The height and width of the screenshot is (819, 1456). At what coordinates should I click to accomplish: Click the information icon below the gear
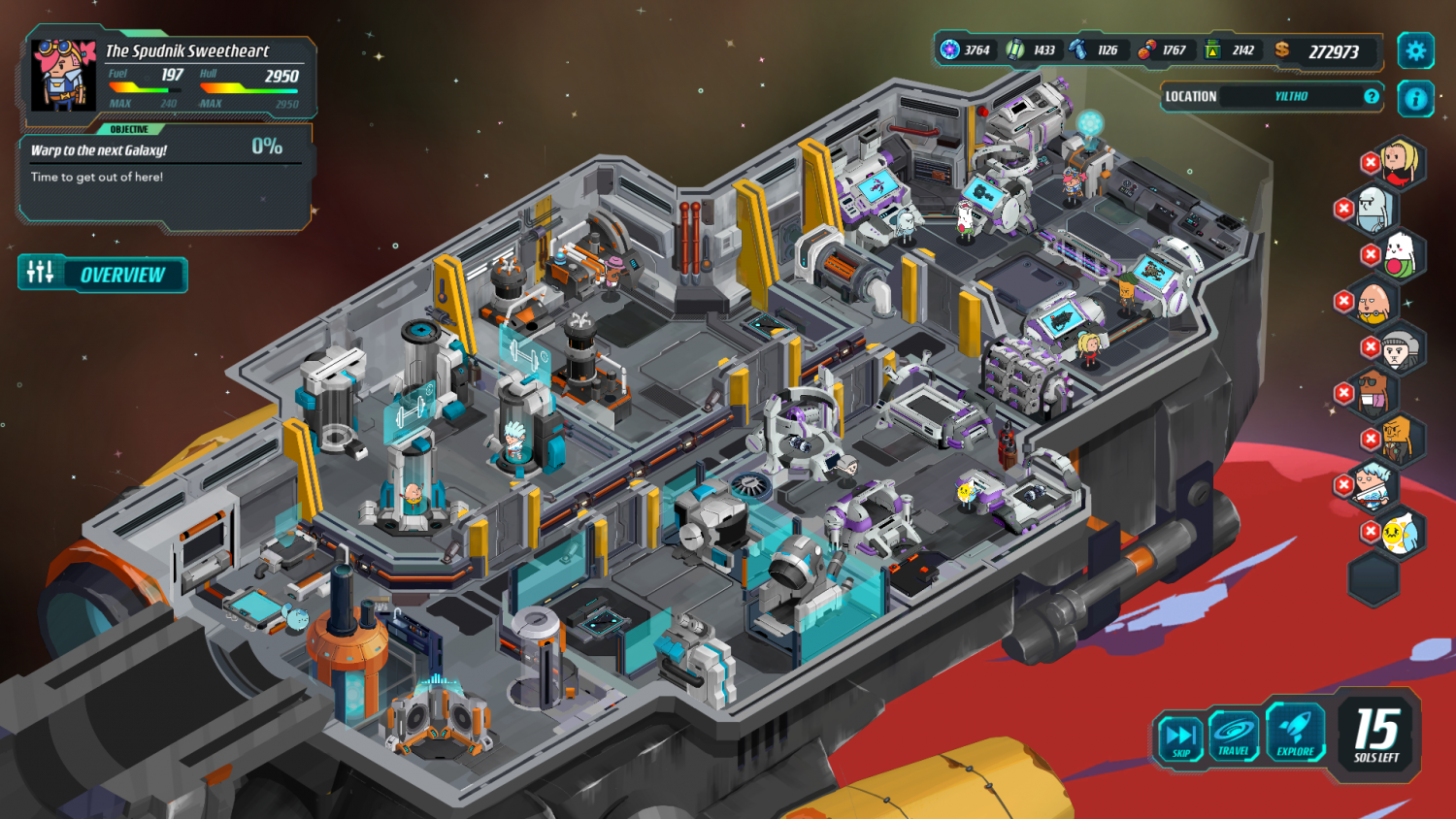1415,96
